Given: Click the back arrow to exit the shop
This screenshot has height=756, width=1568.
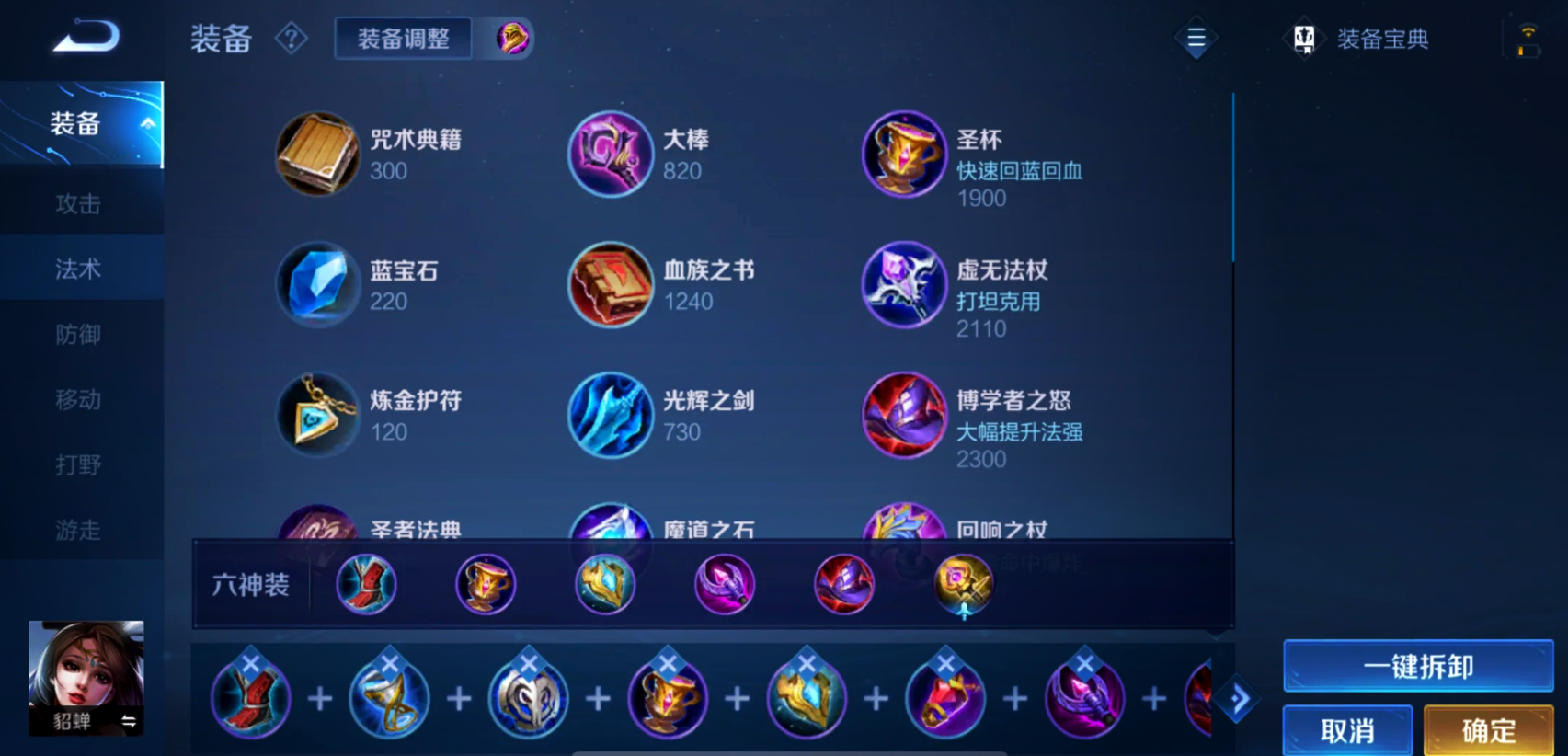Looking at the screenshot, I should (x=87, y=35).
